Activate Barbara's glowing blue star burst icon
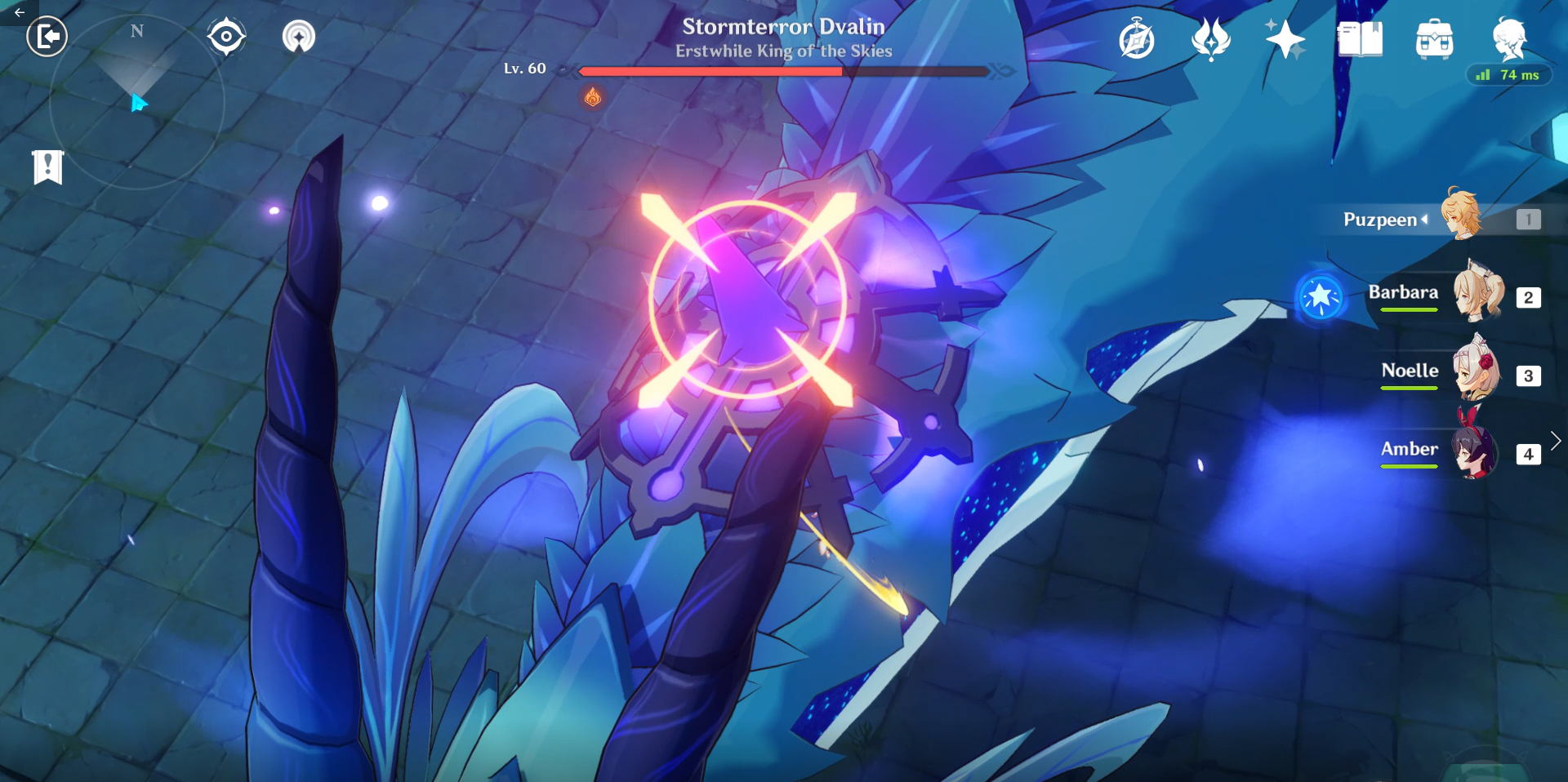The width and height of the screenshot is (1568, 782). tap(1321, 297)
